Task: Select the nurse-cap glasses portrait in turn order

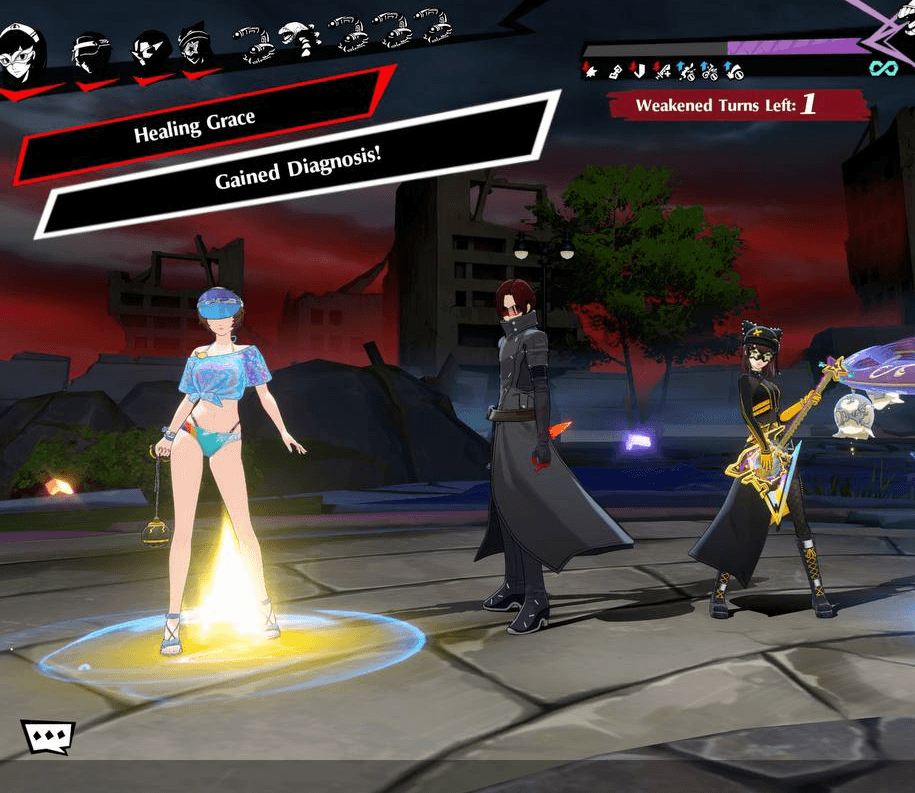Action: click(20, 48)
